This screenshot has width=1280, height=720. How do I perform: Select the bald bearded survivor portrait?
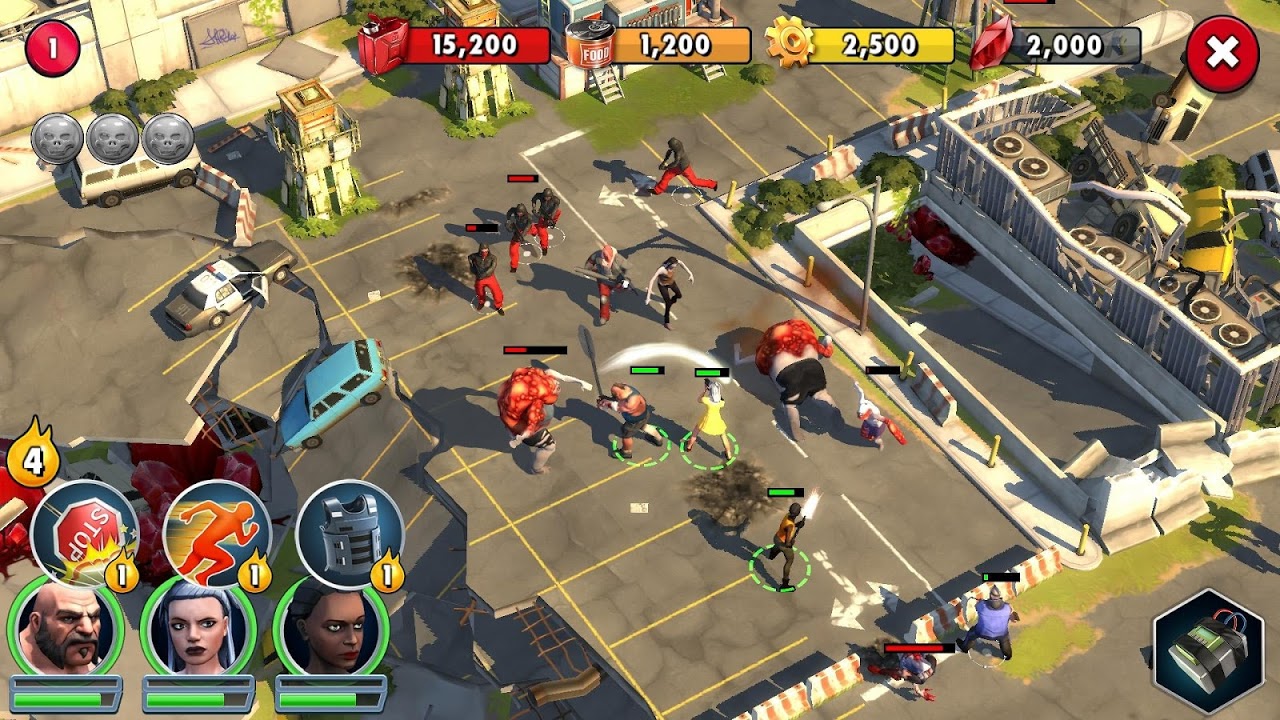[x=65, y=628]
